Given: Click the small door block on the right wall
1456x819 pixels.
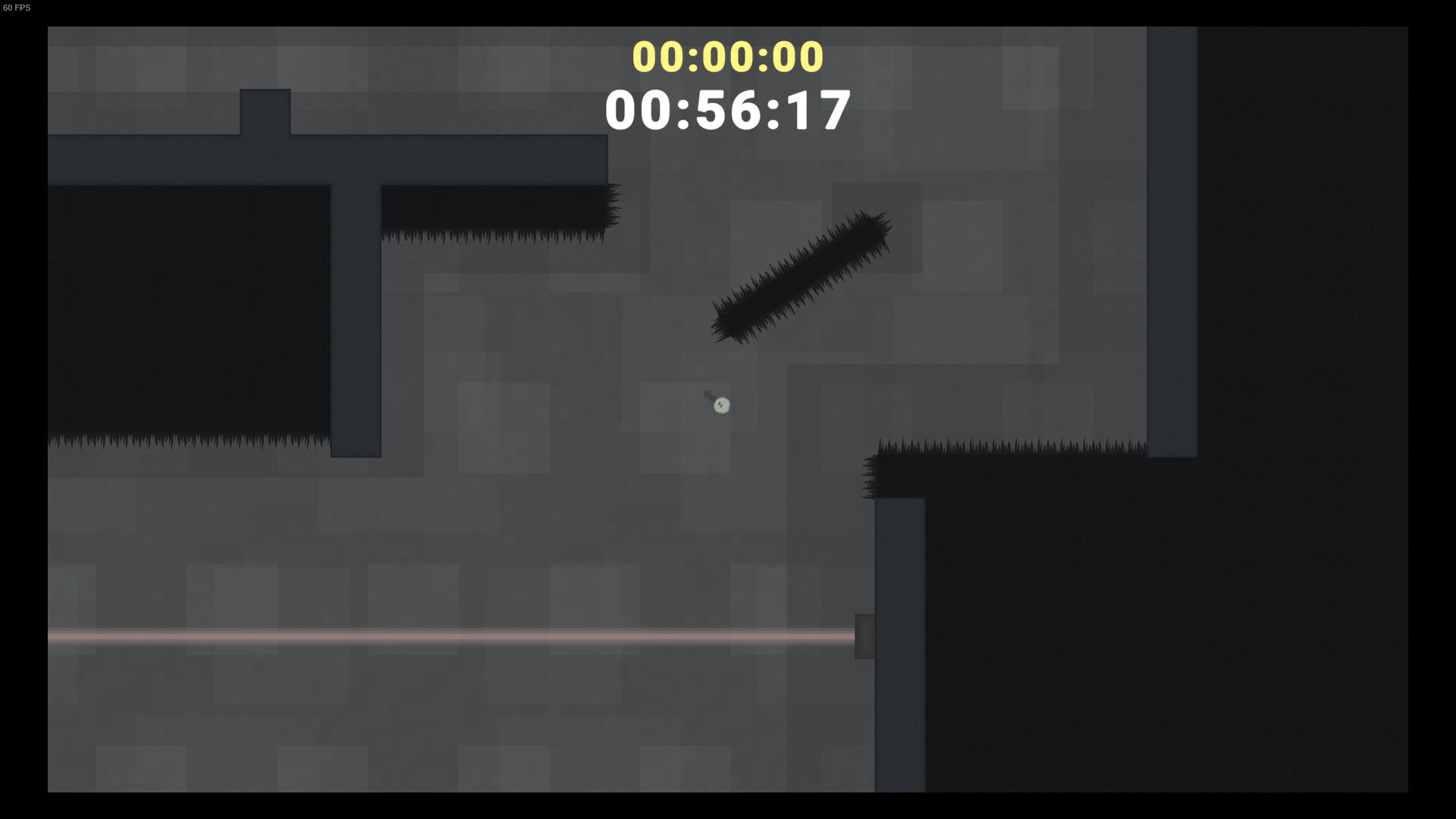Looking at the screenshot, I should point(865,635).
